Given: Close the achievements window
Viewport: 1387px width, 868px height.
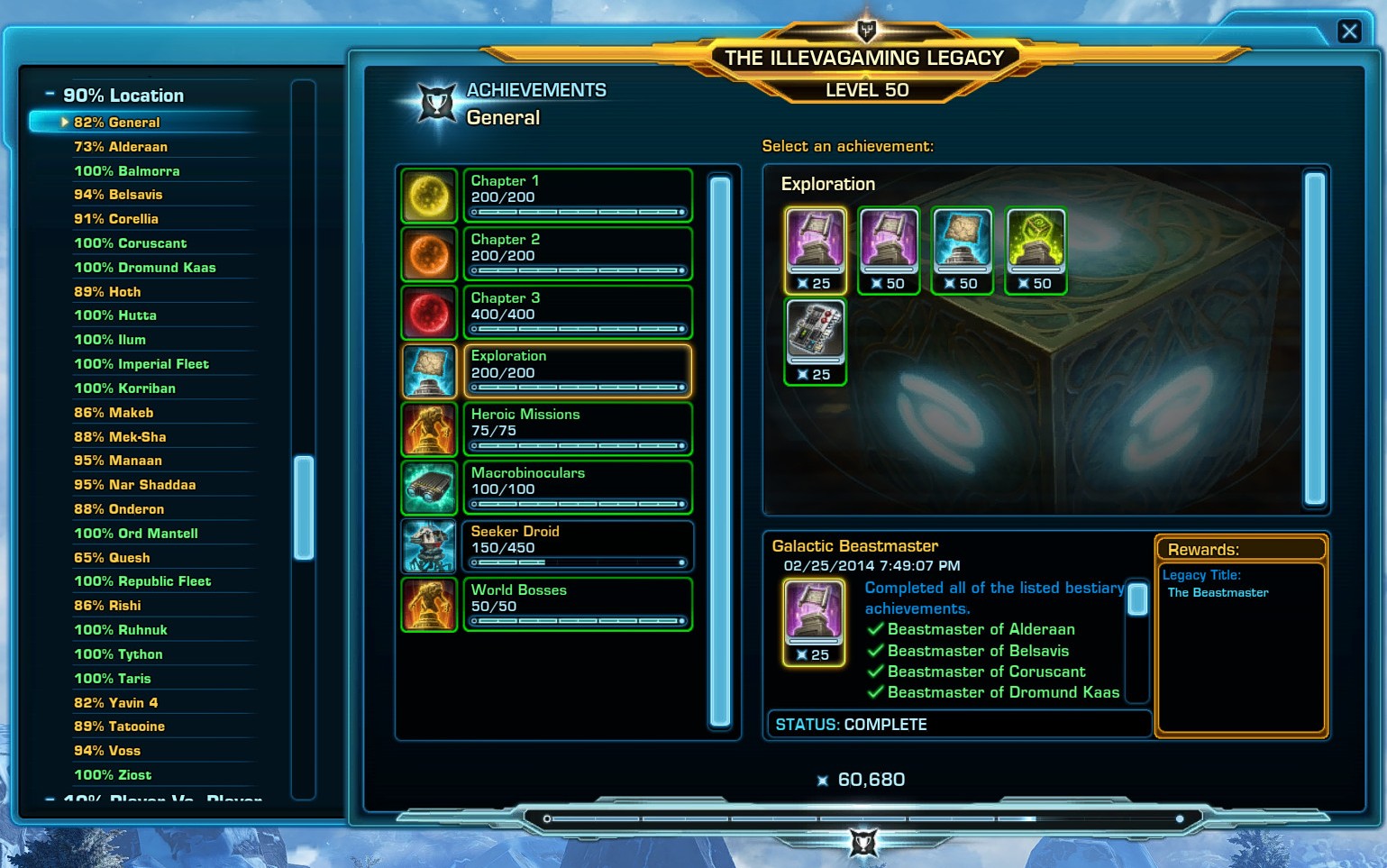Looking at the screenshot, I should pos(1349,32).
